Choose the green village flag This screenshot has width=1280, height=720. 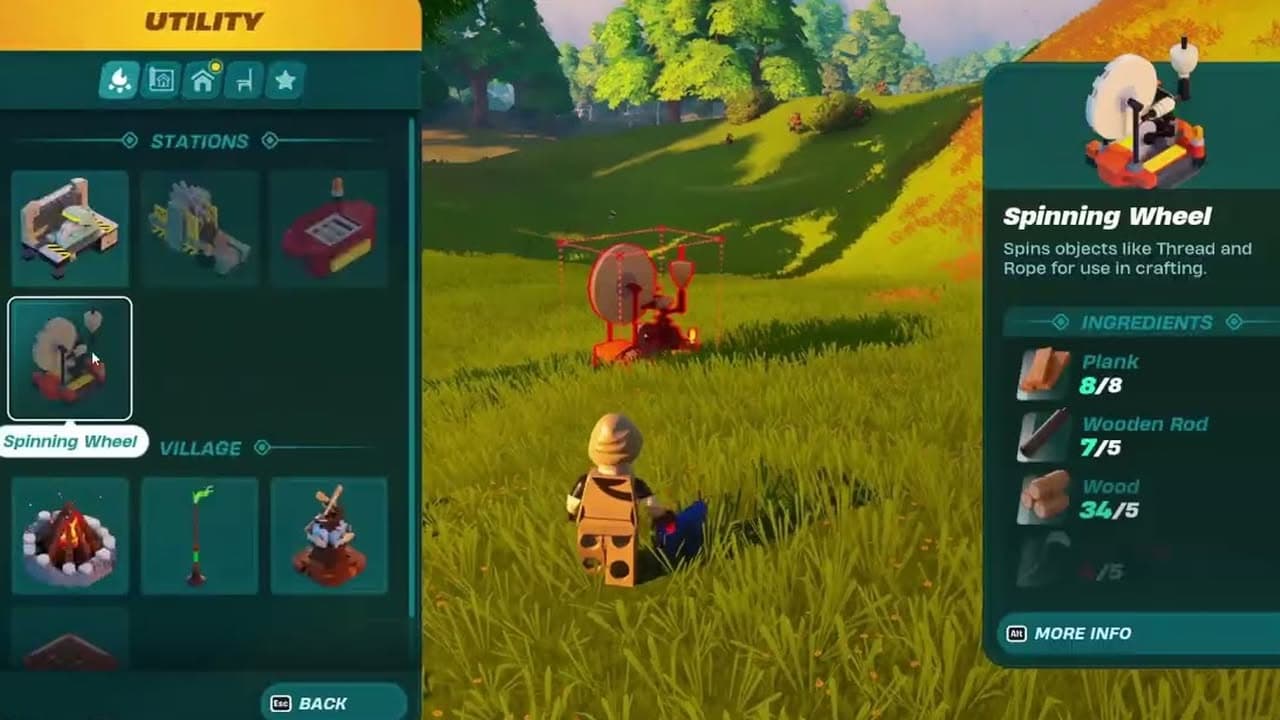click(x=199, y=537)
